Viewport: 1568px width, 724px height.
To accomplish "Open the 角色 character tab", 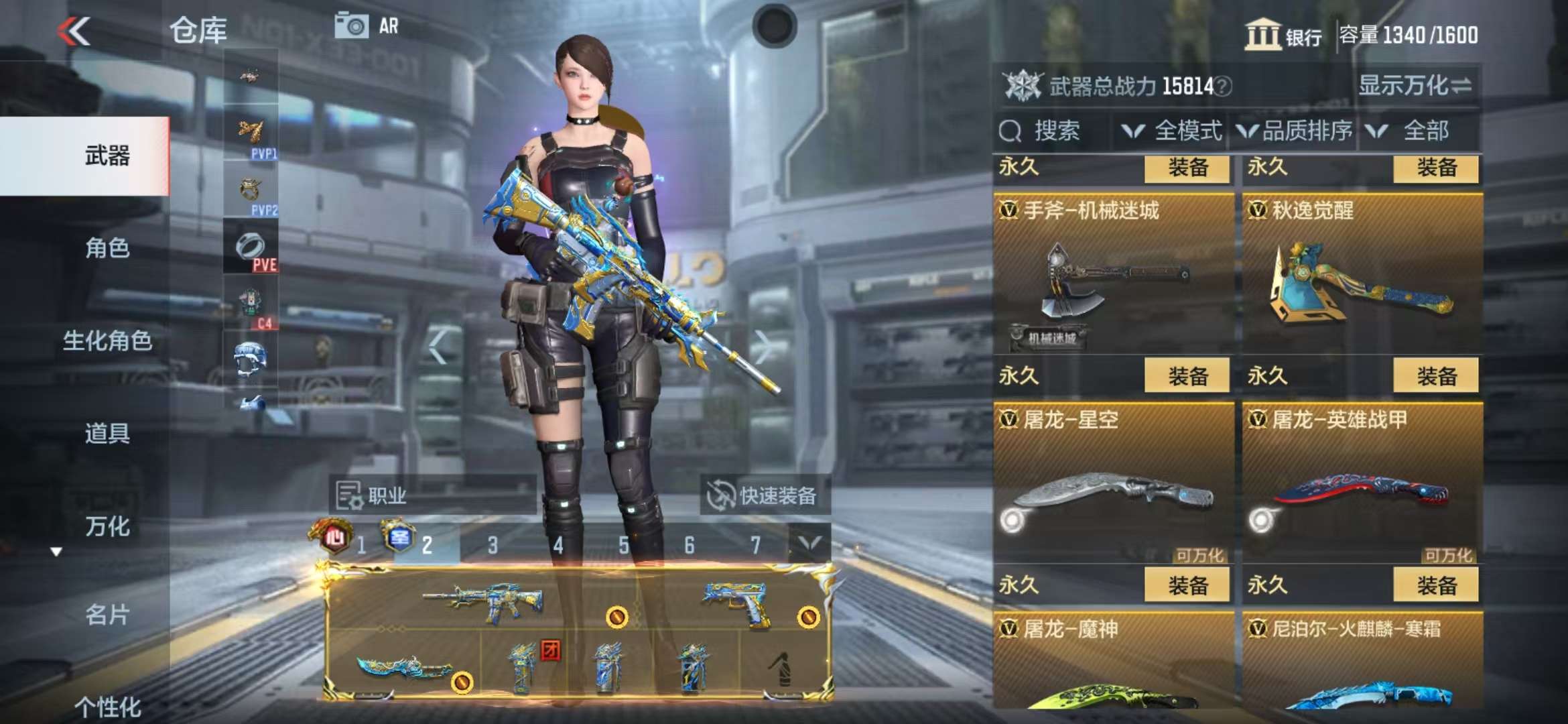I will [x=107, y=248].
